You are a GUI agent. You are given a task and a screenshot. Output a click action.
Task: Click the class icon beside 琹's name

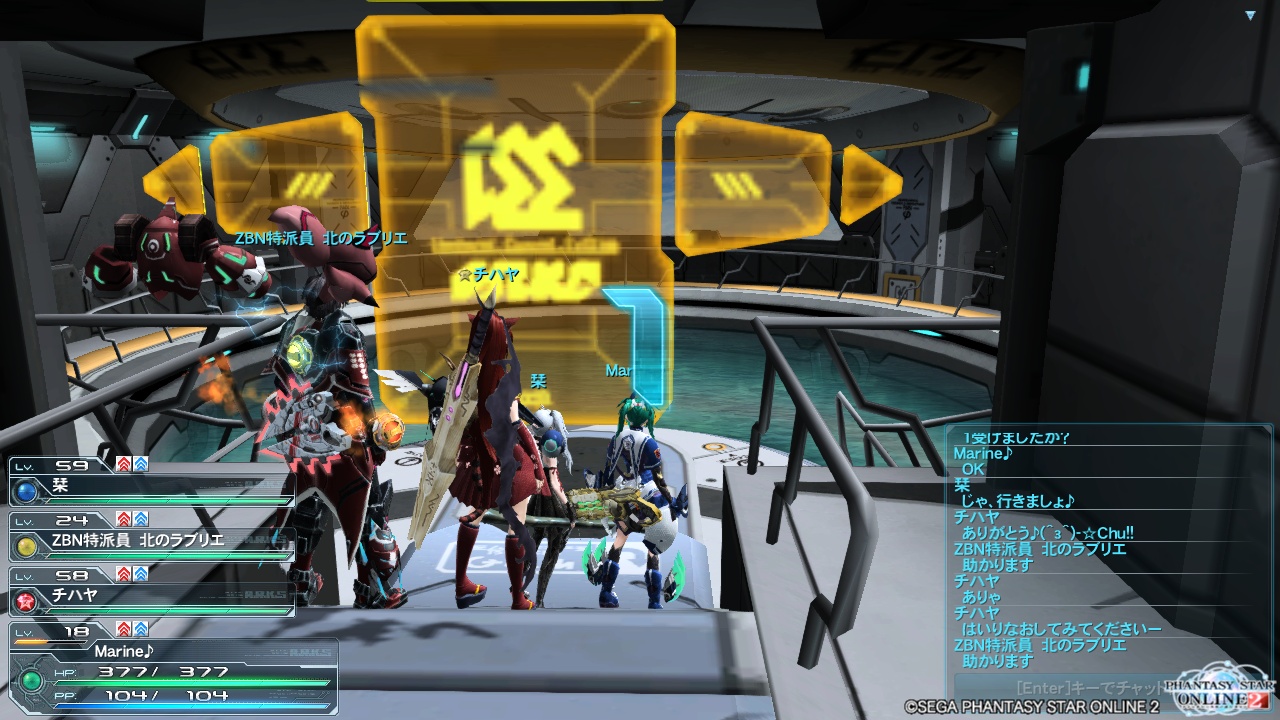click(24, 492)
